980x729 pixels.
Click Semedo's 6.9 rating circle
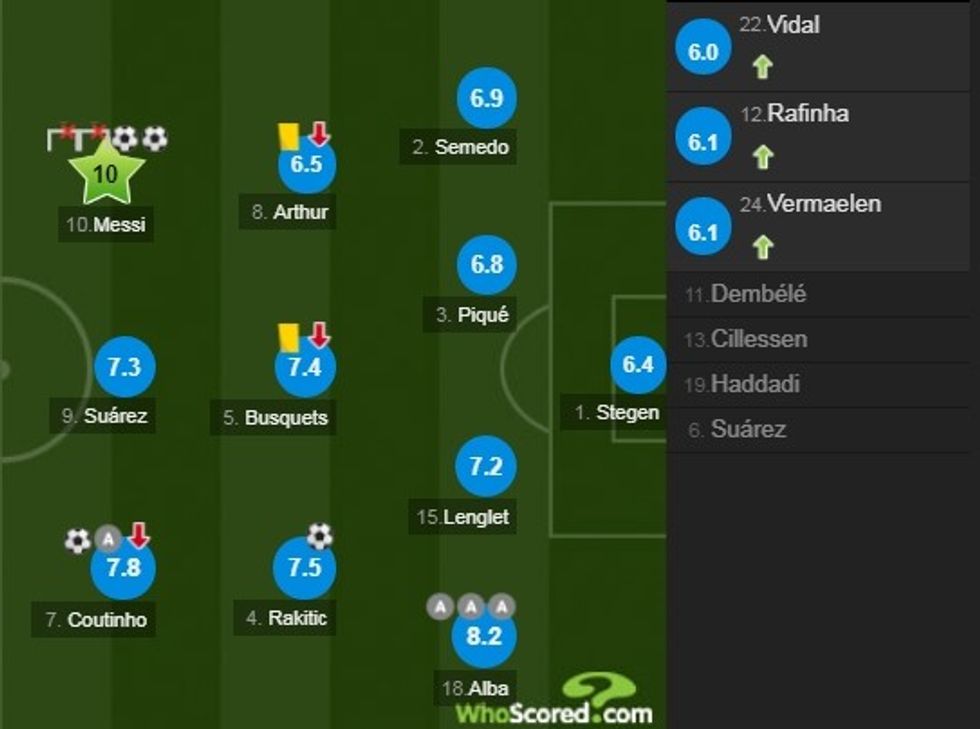486,98
